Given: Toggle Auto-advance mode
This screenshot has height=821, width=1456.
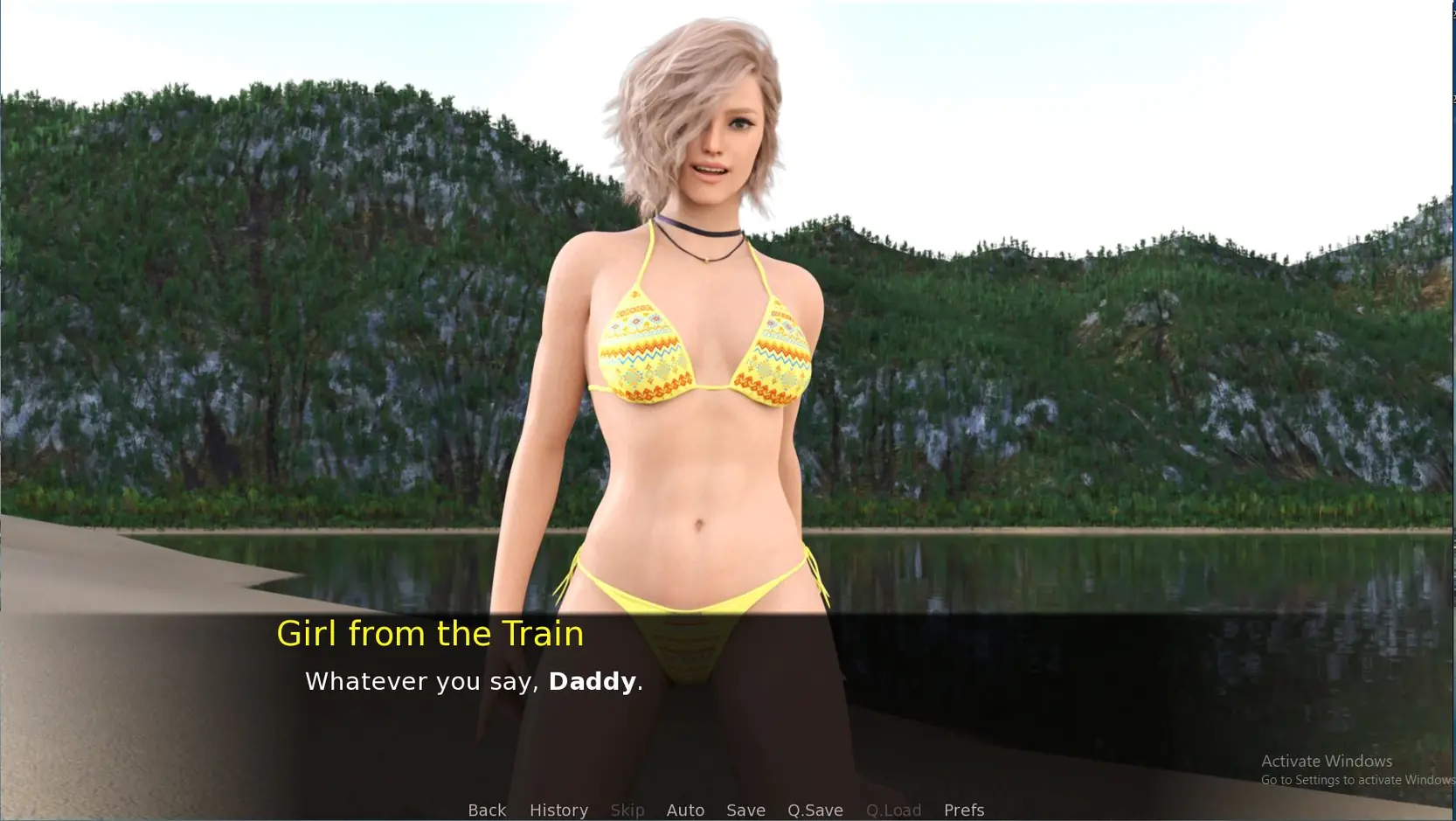Looking at the screenshot, I should pos(685,810).
